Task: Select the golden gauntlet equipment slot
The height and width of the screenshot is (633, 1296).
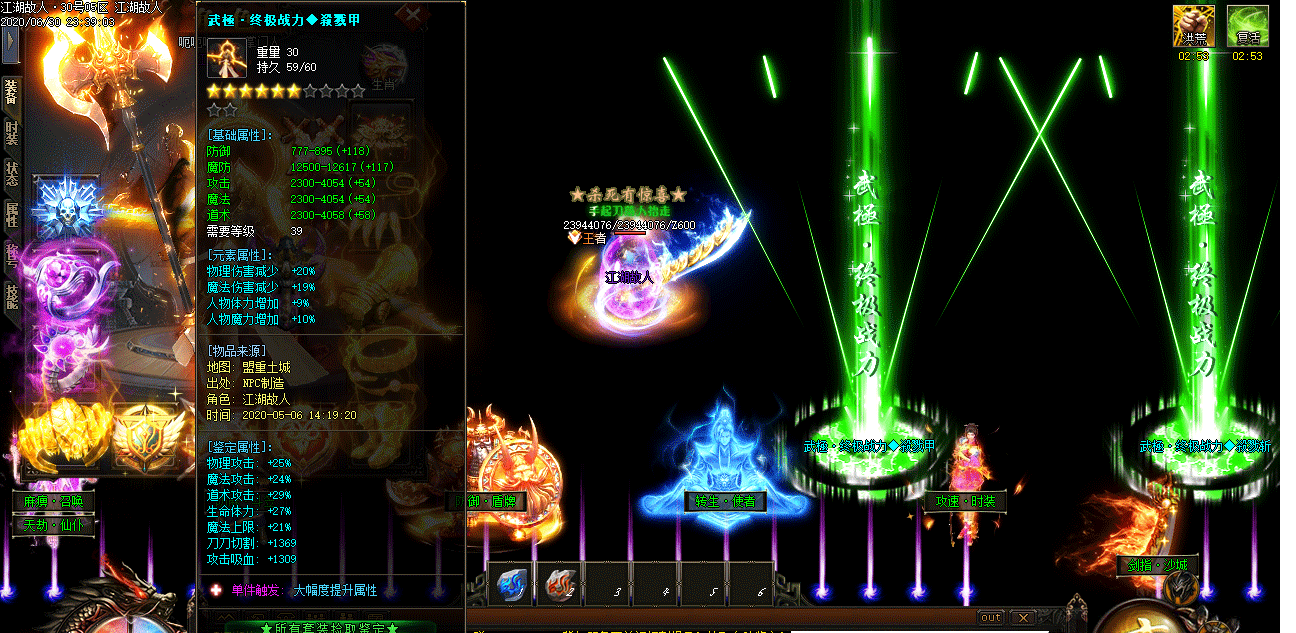Action: coord(66,435)
